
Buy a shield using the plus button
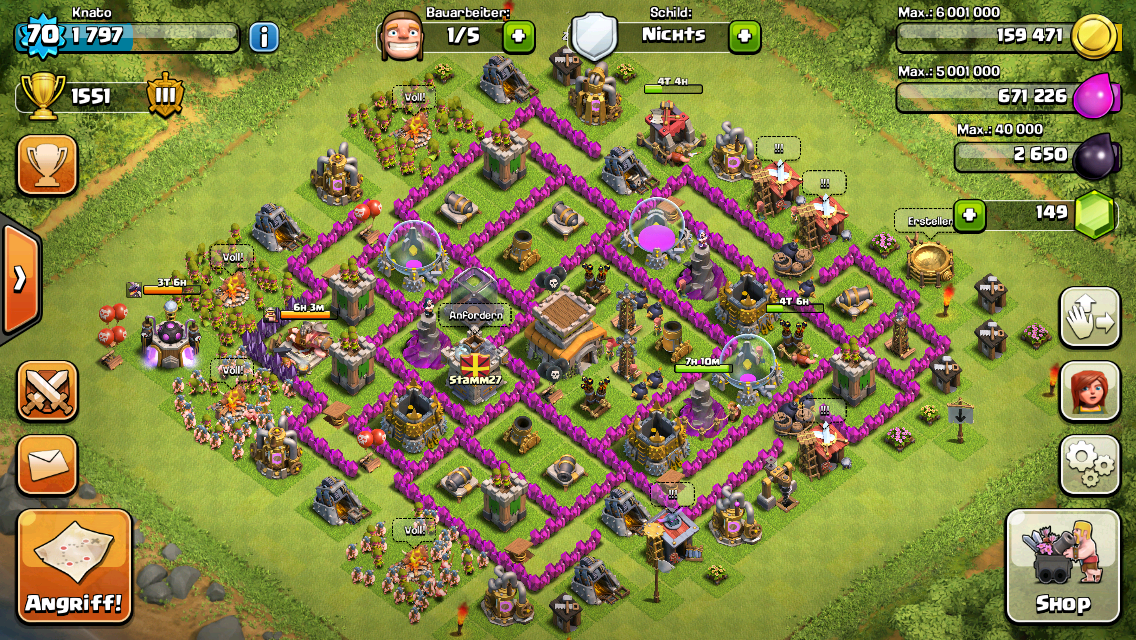click(x=744, y=37)
